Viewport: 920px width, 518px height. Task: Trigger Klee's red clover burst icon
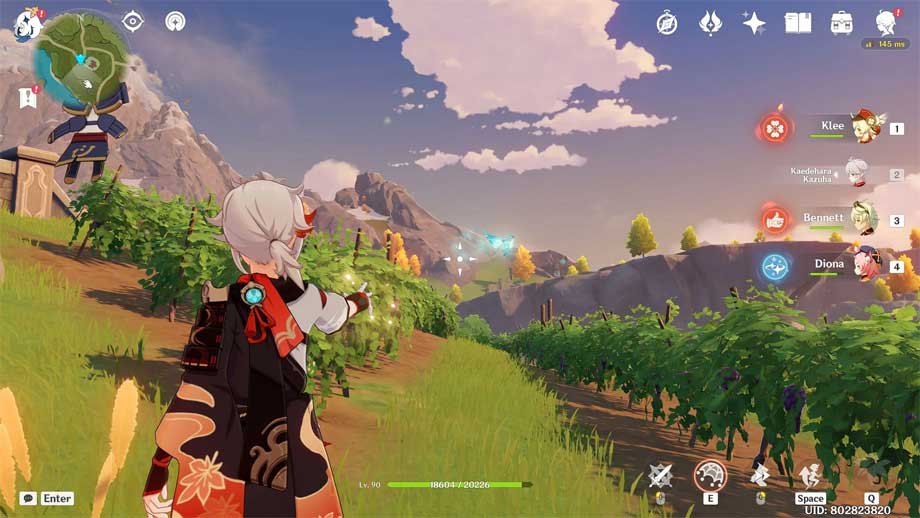click(775, 127)
